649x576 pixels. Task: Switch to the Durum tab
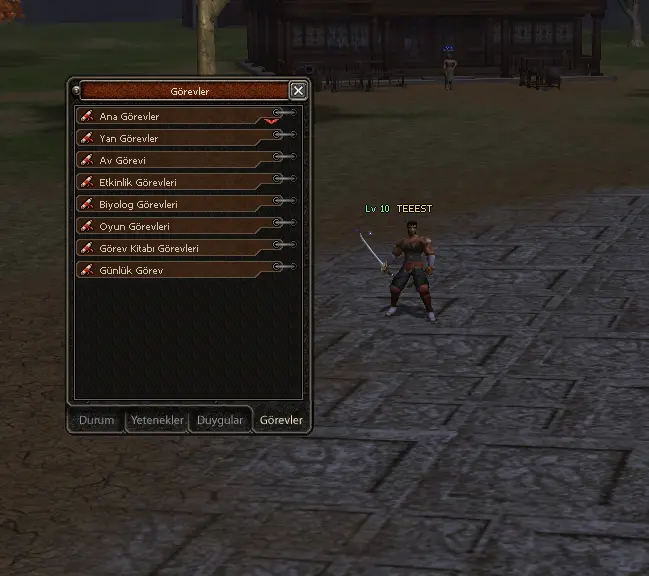97,421
